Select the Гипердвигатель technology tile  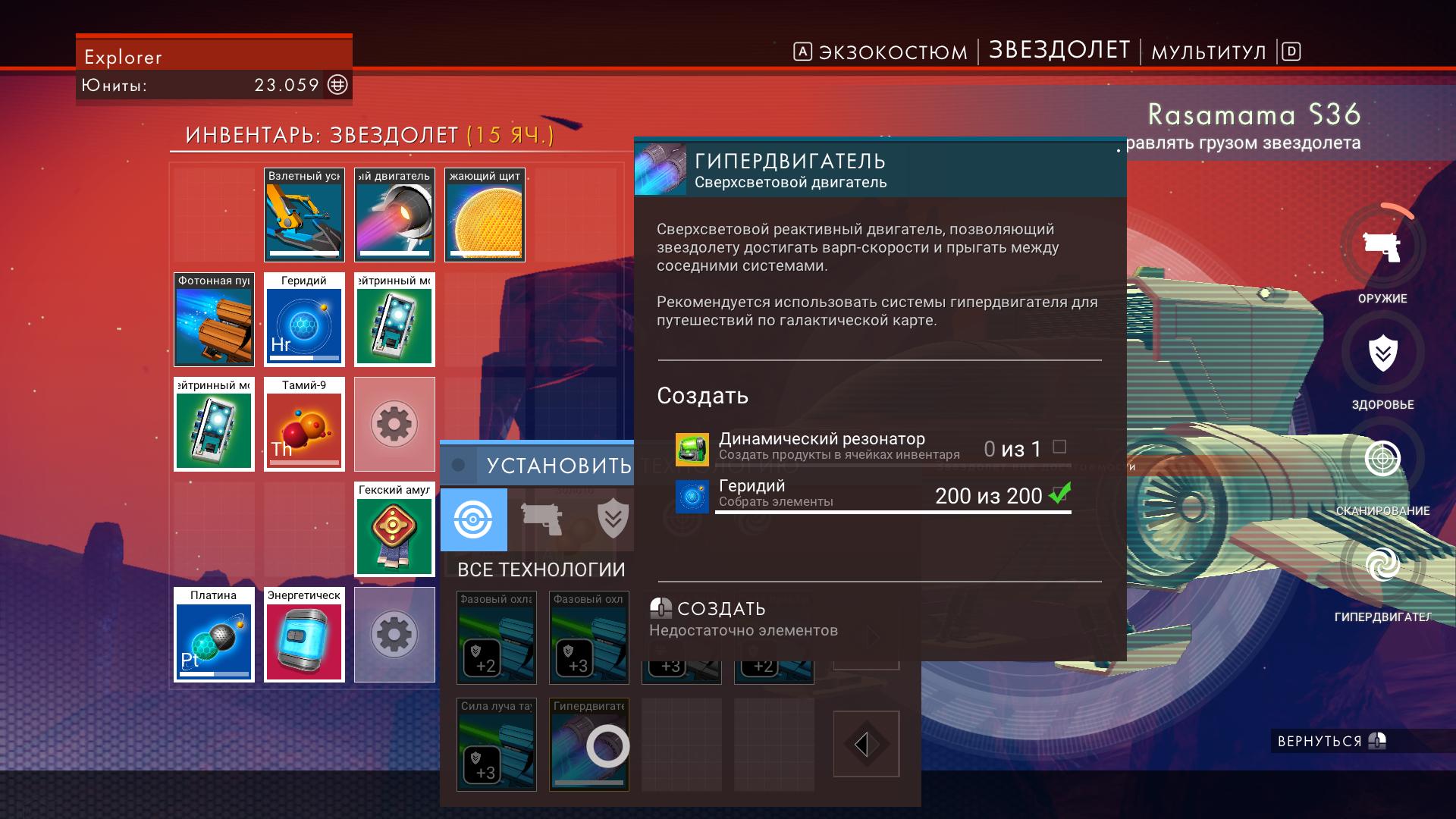589,745
